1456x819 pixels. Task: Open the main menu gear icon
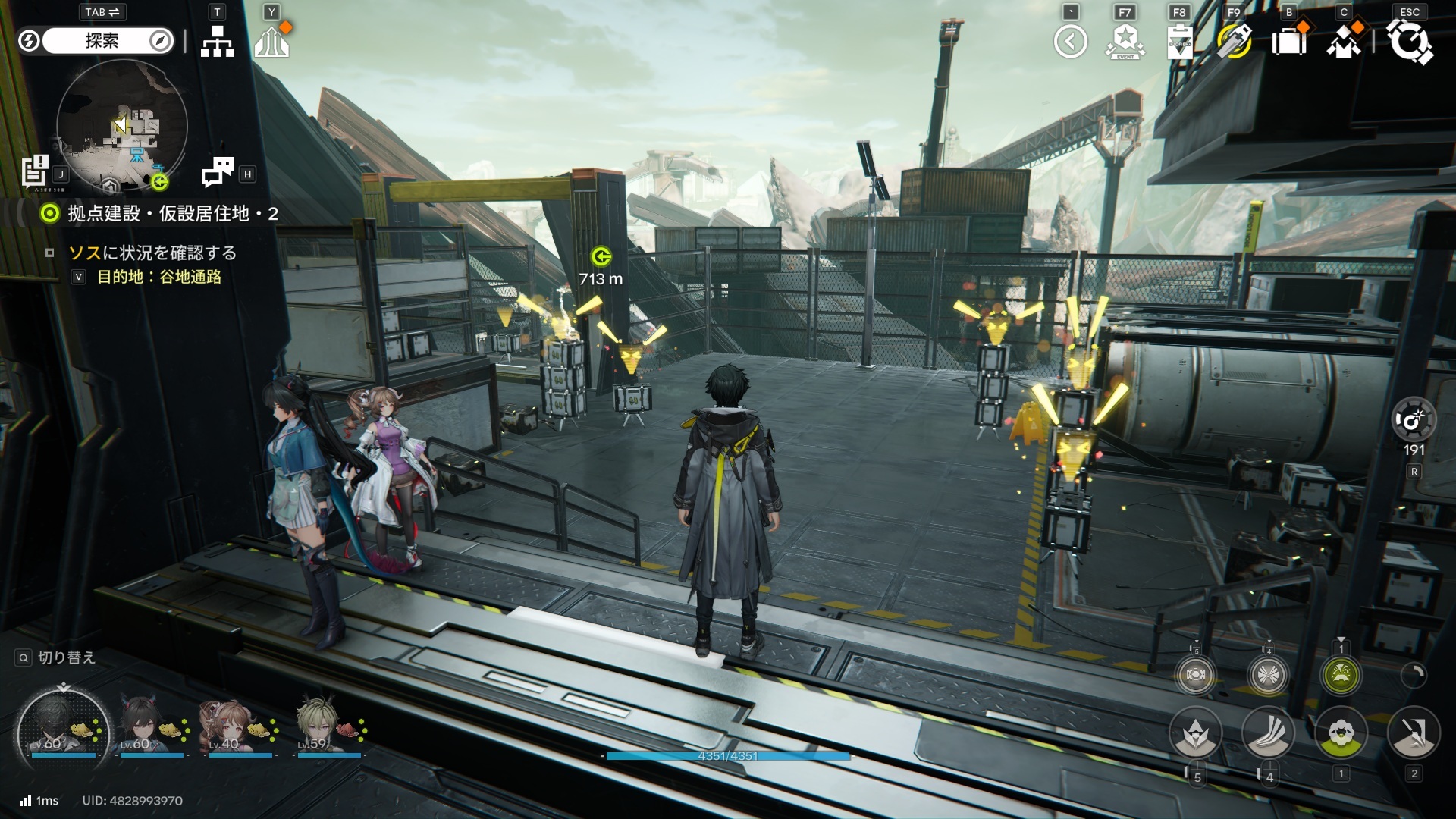[1409, 42]
